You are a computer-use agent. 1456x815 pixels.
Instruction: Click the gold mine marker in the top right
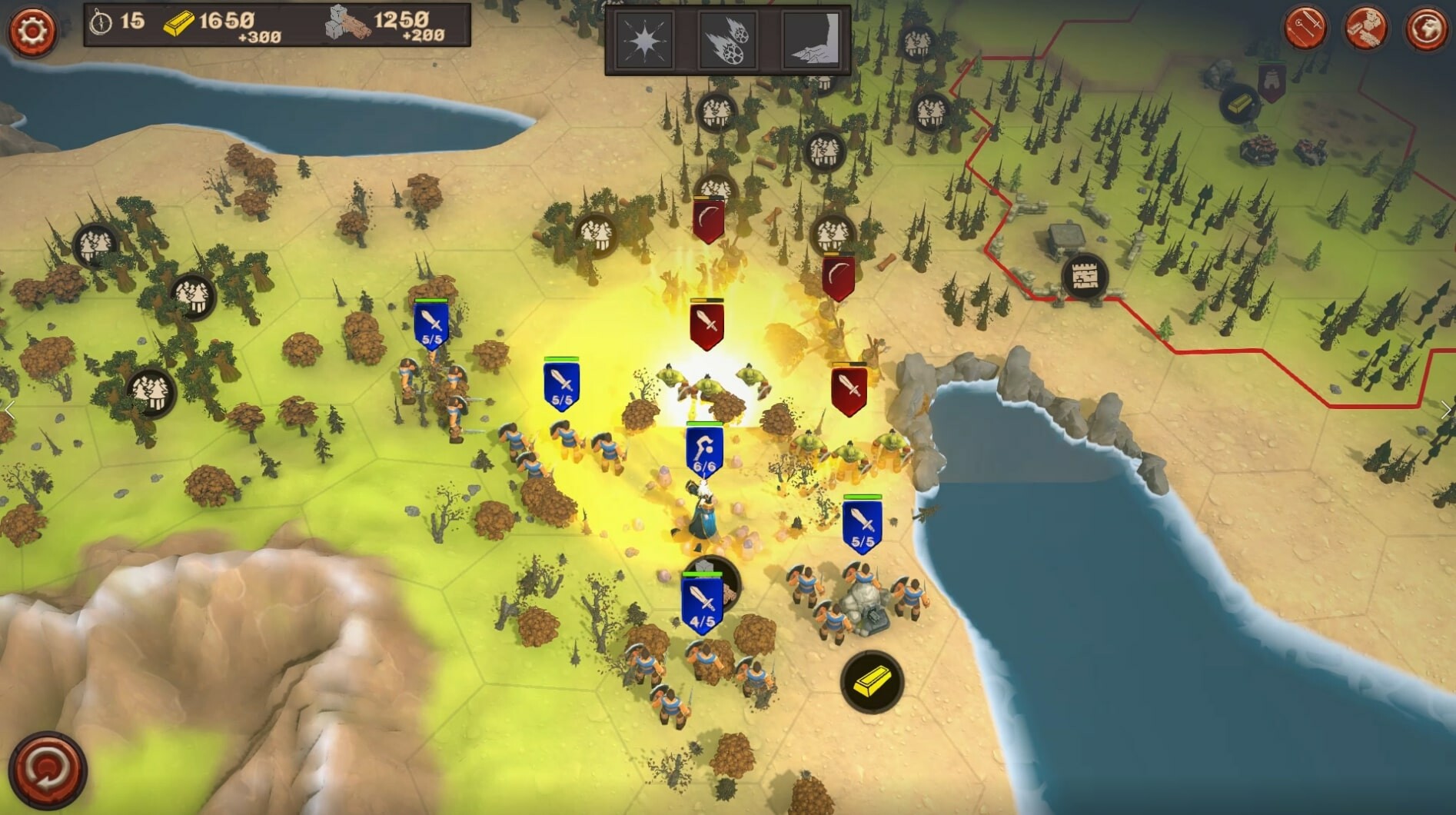[x=1242, y=104]
